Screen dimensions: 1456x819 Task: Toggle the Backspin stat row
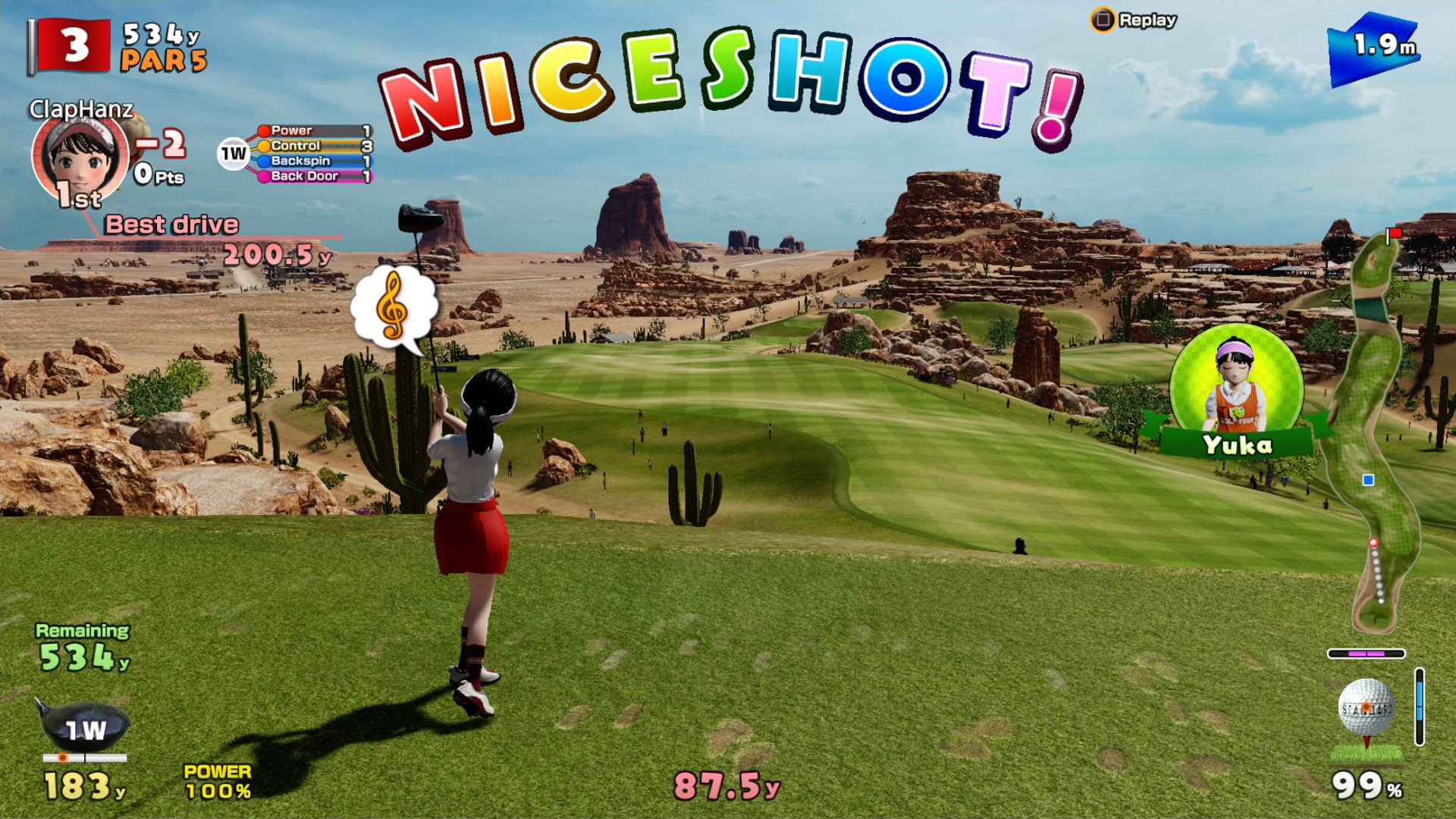[303, 161]
